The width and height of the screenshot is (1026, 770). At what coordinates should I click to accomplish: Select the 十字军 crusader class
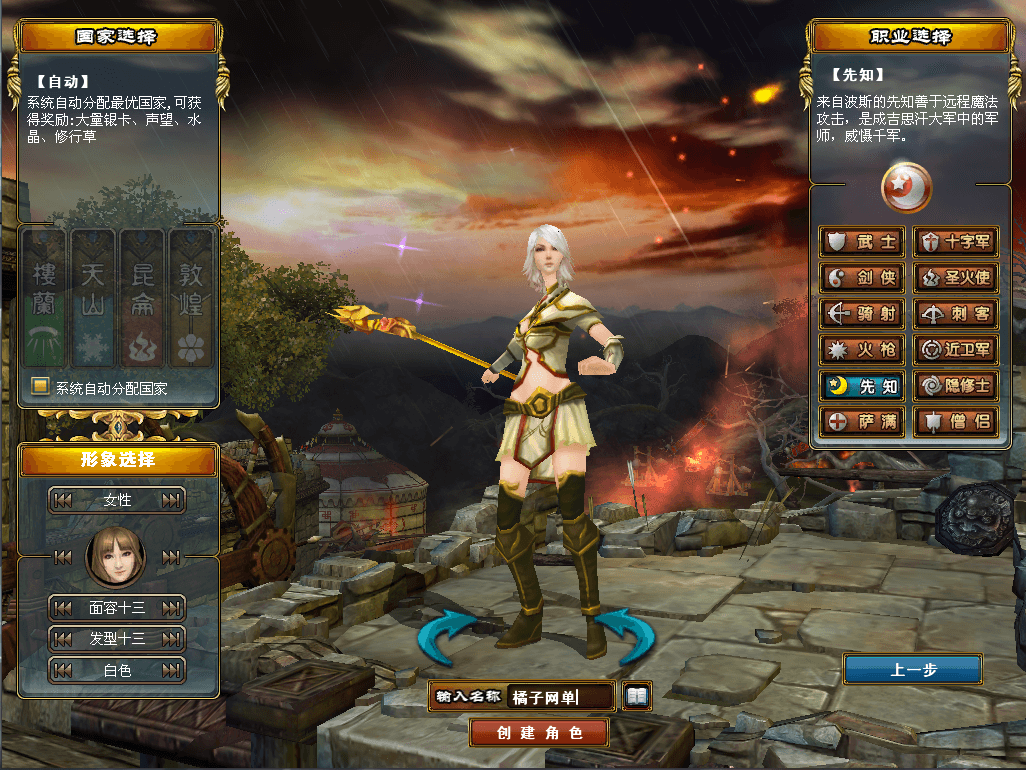(955, 242)
